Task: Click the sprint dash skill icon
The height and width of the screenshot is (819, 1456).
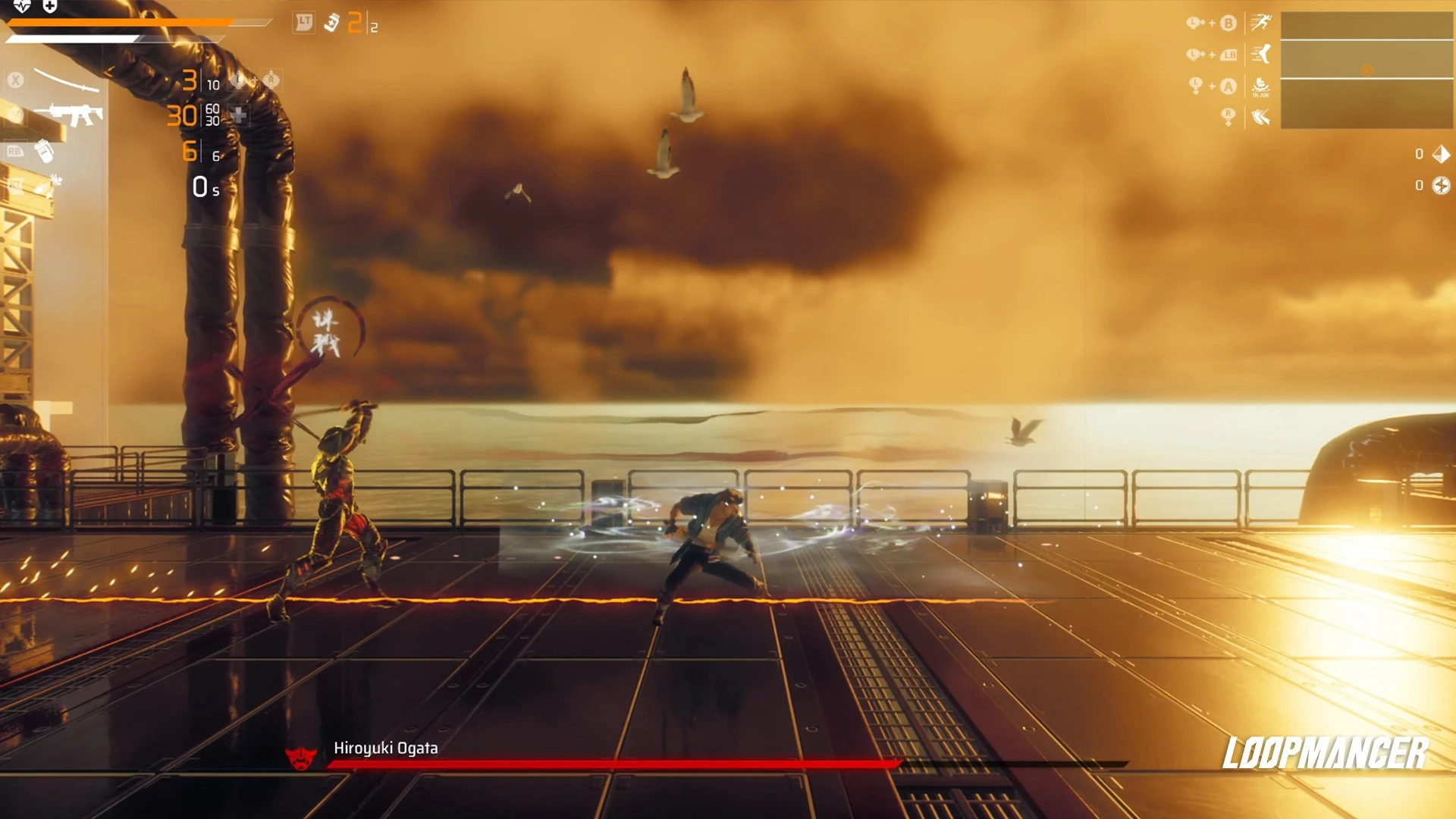Action: (1261, 23)
